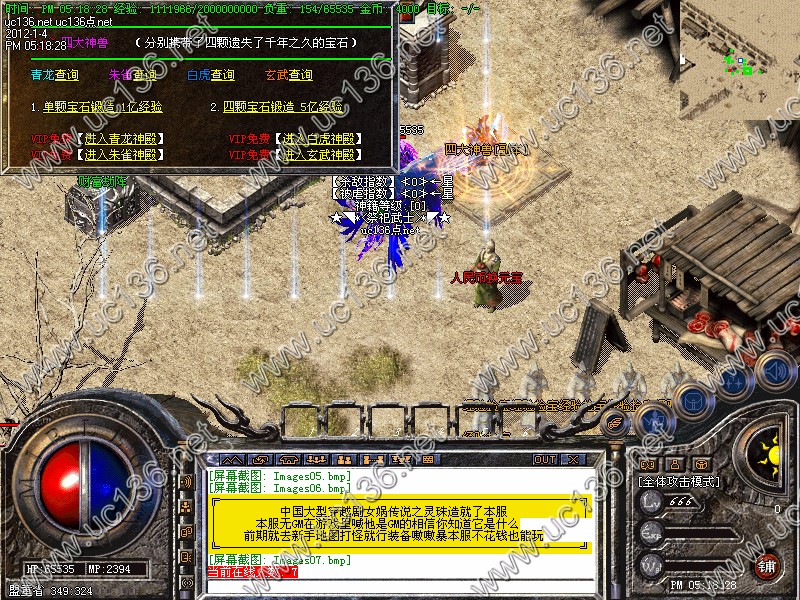Open the 玄武查询 link
Image resolution: width=800 pixels, height=600 pixels.
click(288, 75)
